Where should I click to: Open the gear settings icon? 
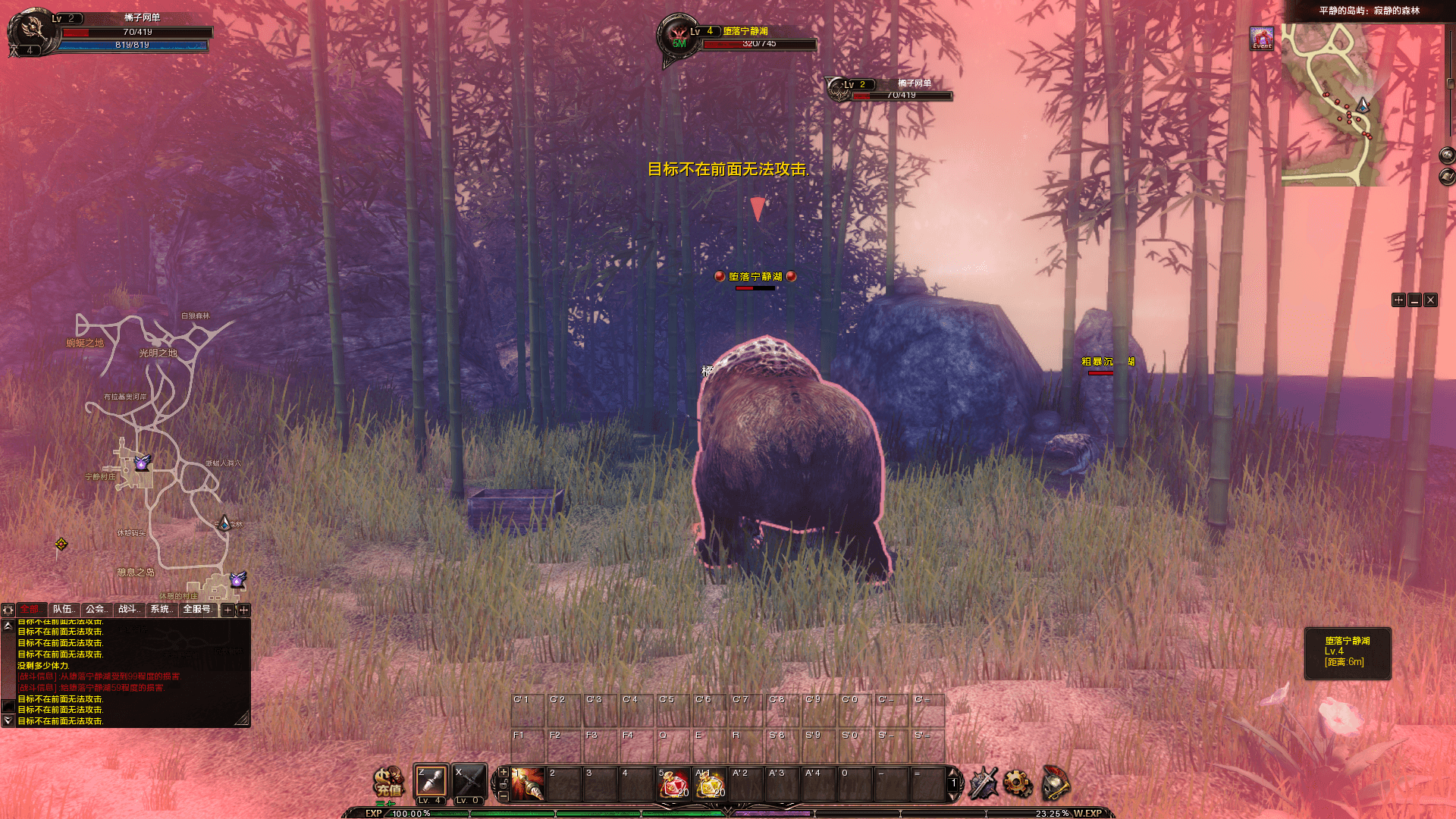click(1018, 783)
